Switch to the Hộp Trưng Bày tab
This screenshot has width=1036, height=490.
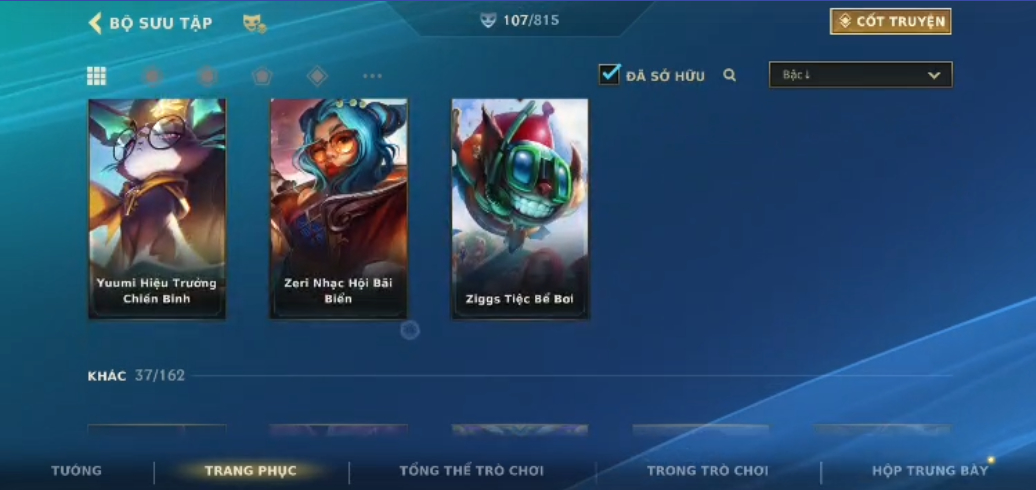[929, 470]
